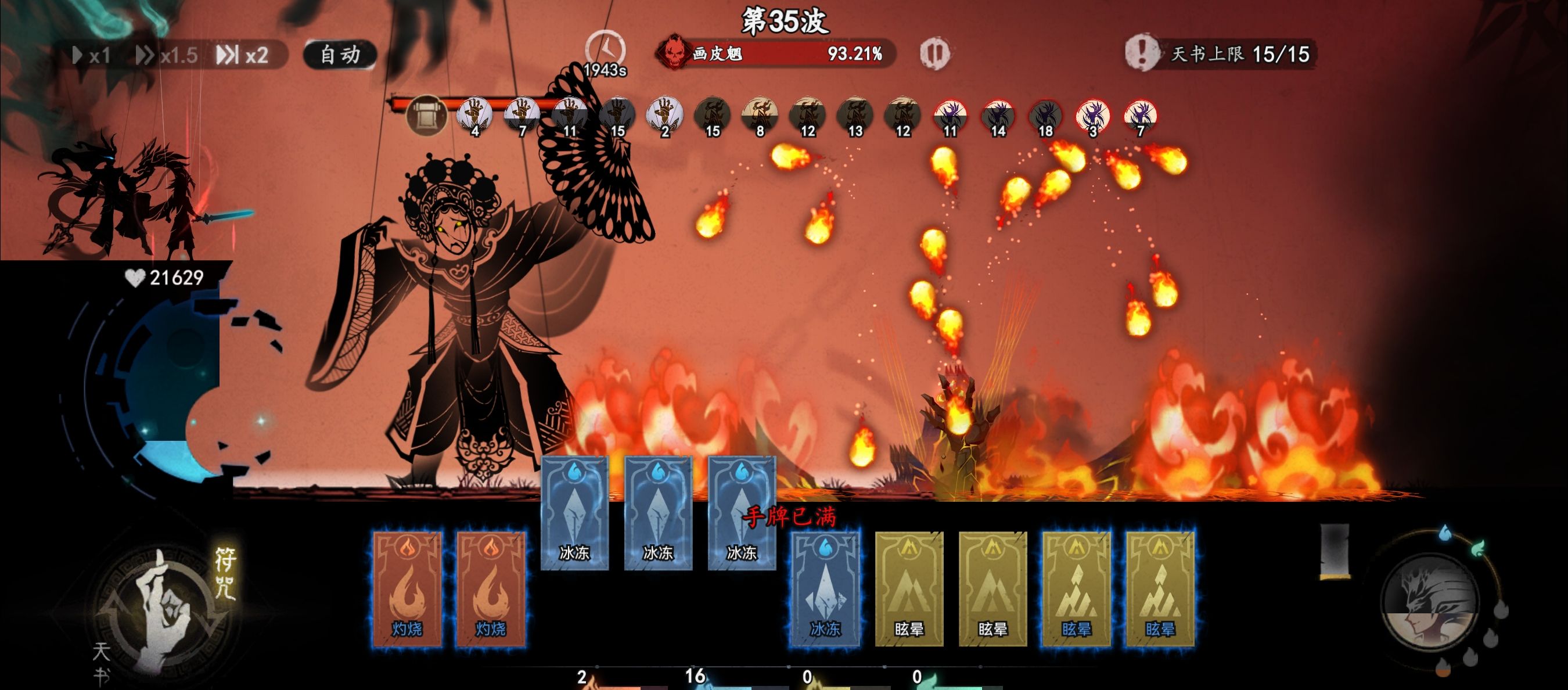Viewport: 1568px width, 690px height.
Task: Open the 天书上限 exclamation info icon
Action: click(x=1141, y=52)
